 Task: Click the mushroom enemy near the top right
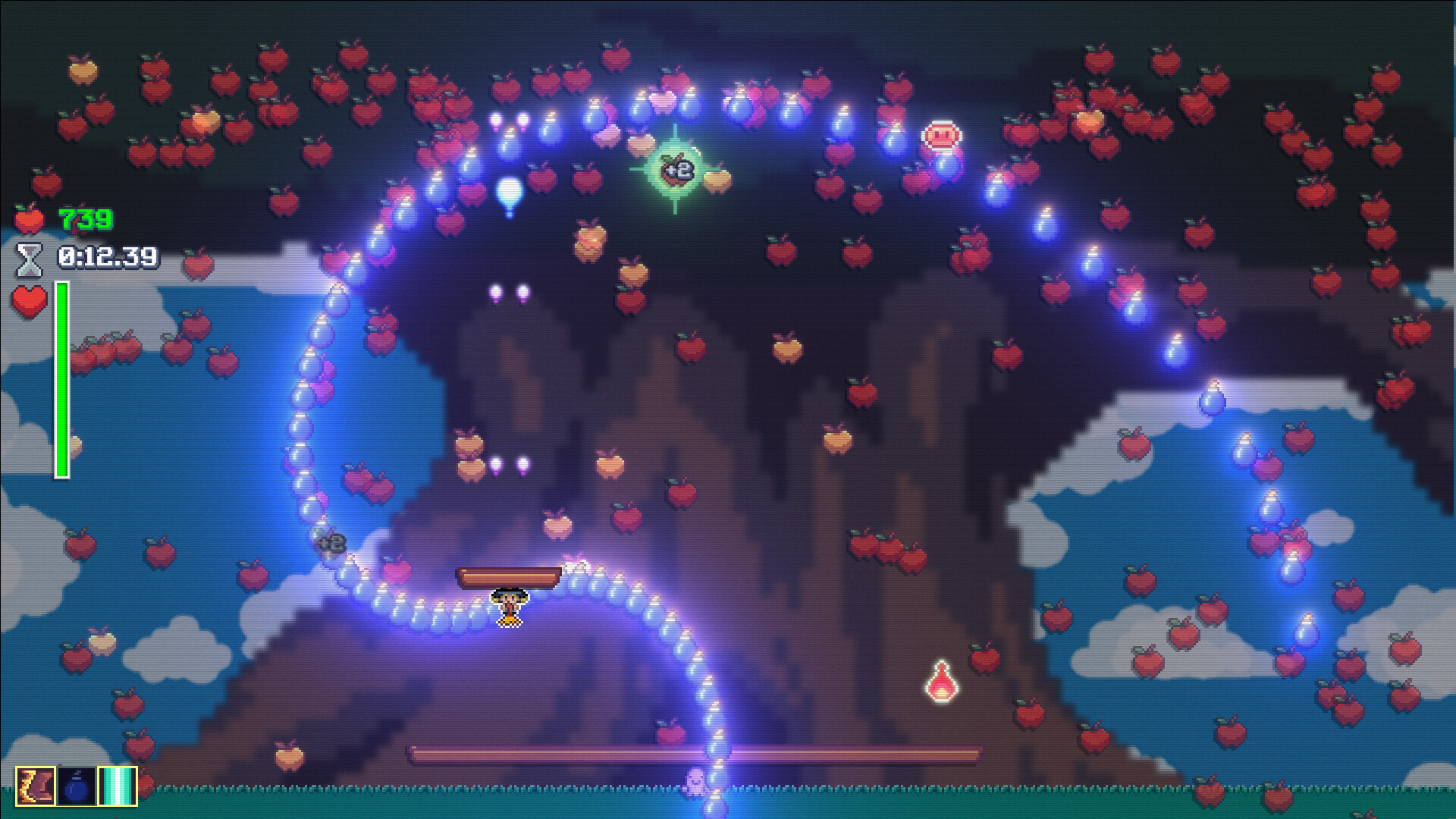[x=940, y=136]
